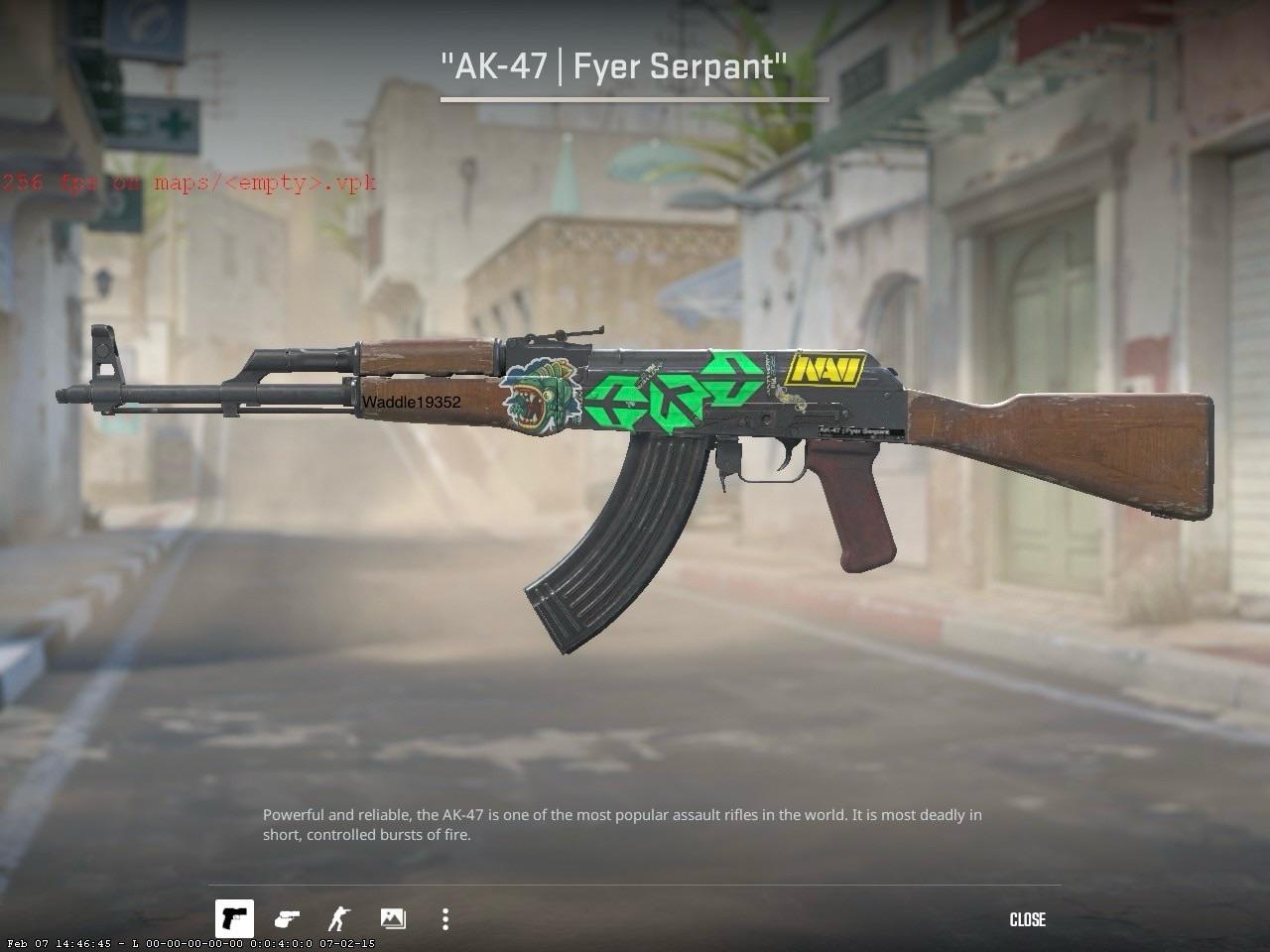Click the red fps console text

point(189,182)
